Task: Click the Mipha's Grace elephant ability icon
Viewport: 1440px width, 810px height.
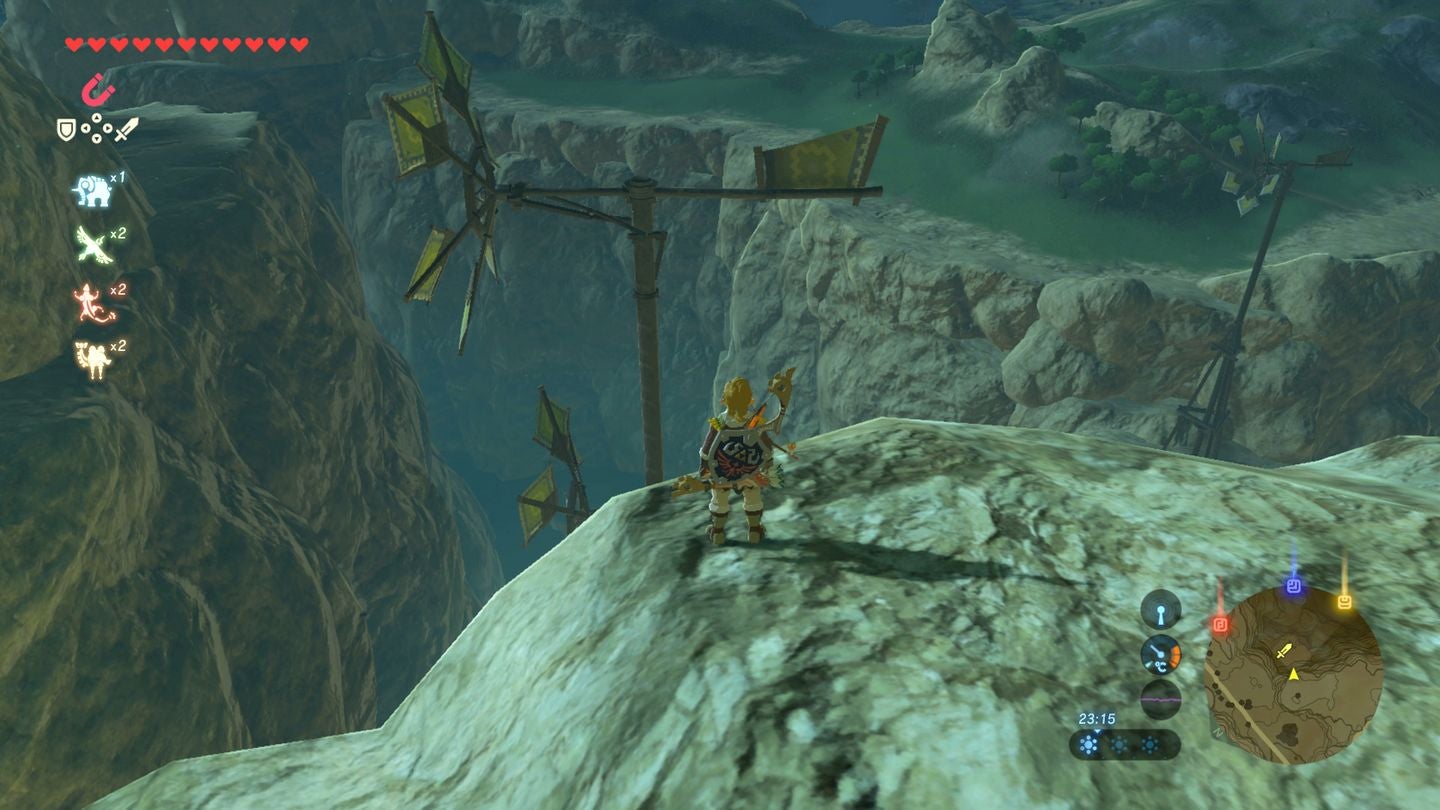Action: [x=91, y=189]
